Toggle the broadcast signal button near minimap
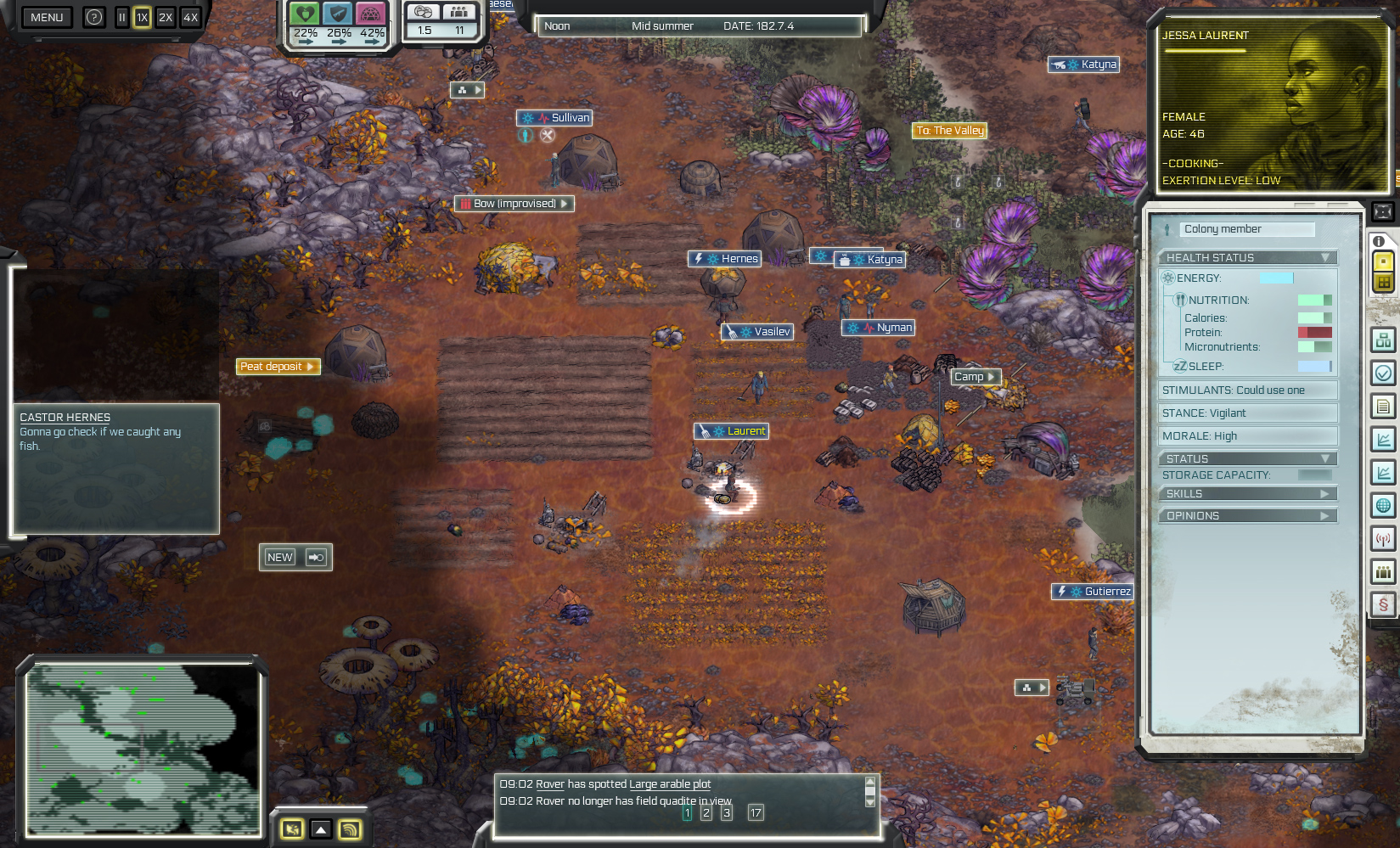The width and height of the screenshot is (1400, 848). tap(348, 829)
